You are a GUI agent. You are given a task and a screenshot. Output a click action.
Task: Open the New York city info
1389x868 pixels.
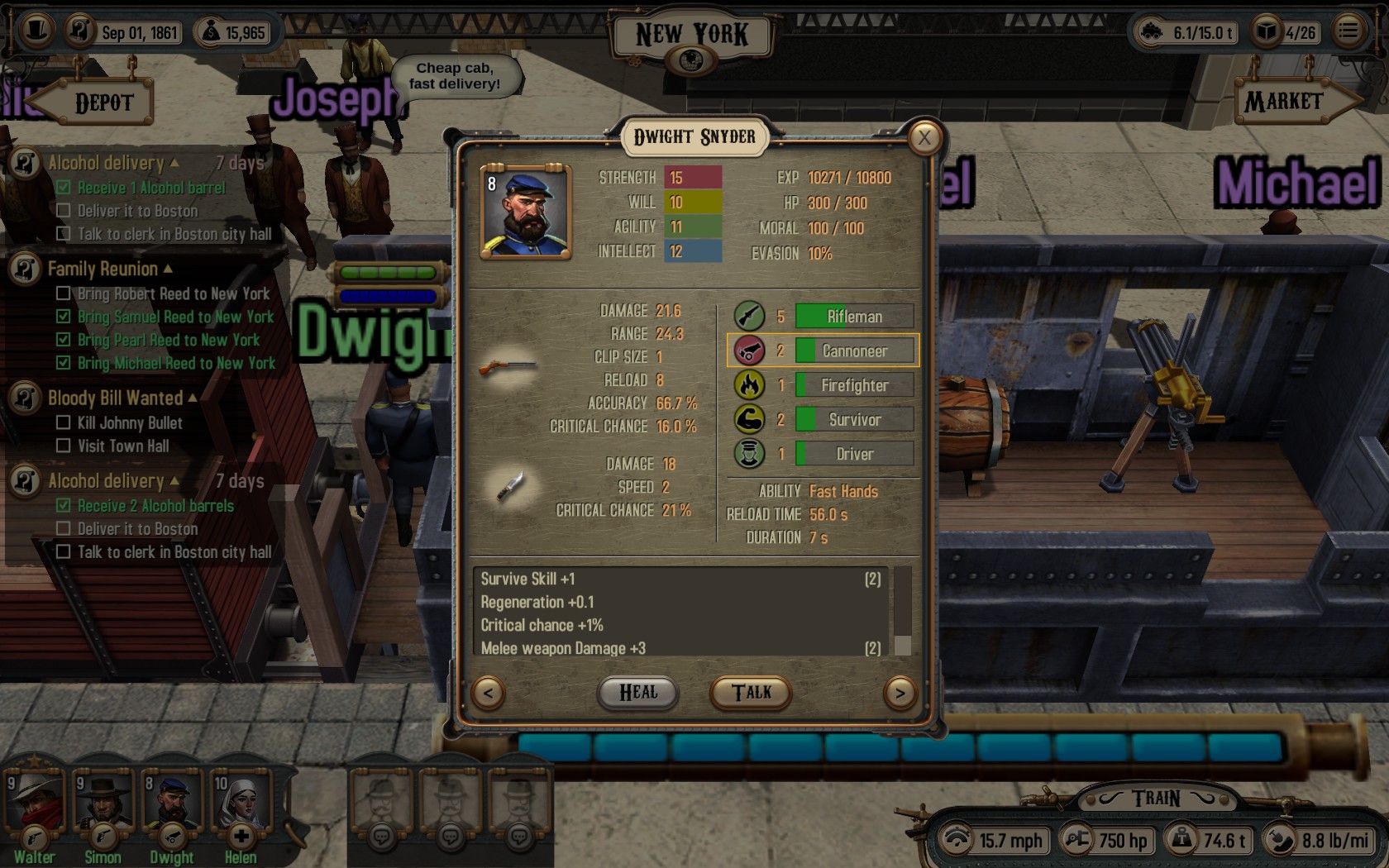[691, 60]
